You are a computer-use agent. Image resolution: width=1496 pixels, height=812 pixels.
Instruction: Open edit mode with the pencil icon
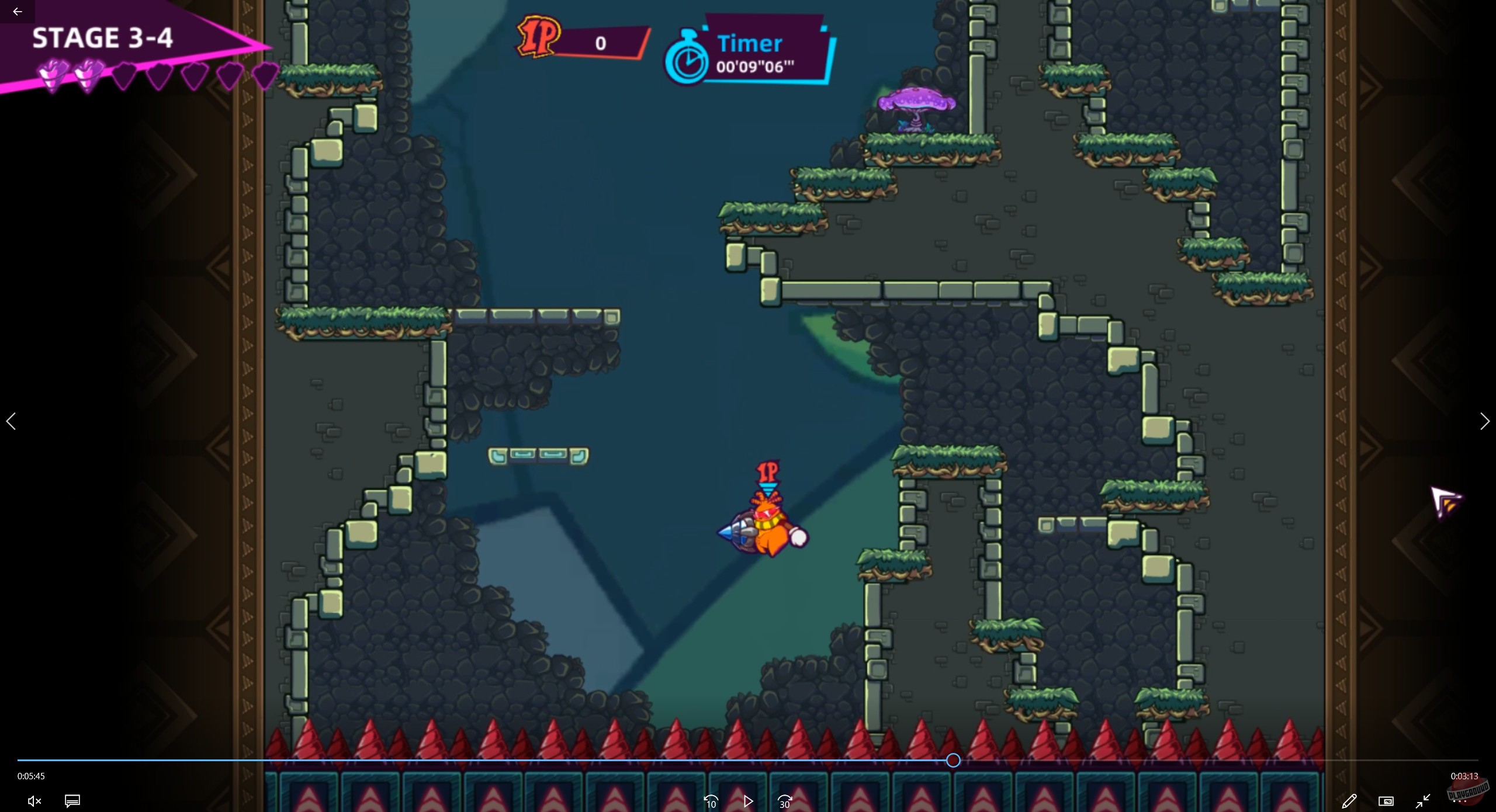1350,801
